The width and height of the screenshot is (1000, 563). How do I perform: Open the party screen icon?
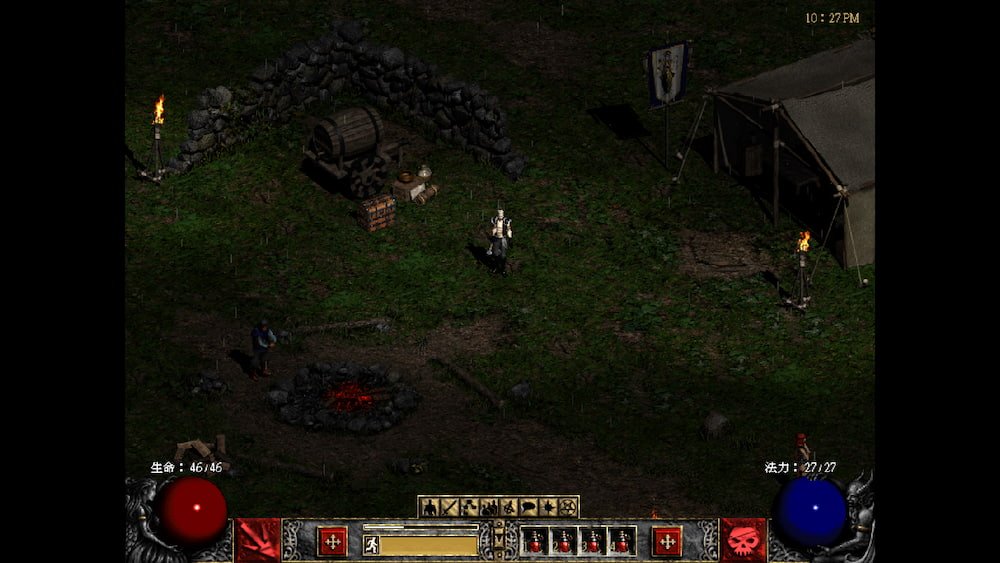click(x=488, y=507)
